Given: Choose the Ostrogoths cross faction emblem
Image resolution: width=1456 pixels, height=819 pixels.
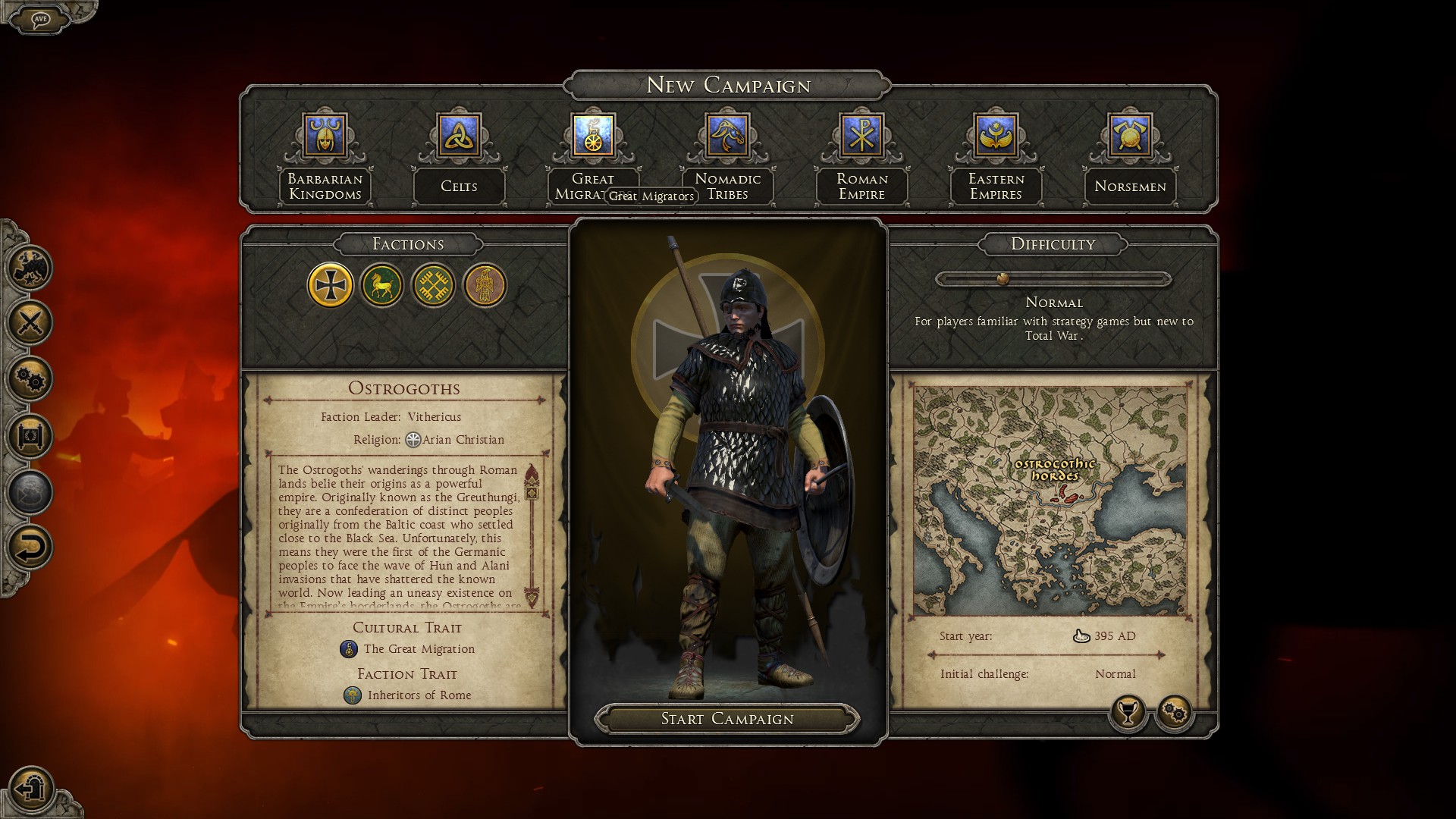Looking at the screenshot, I should 331,285.
